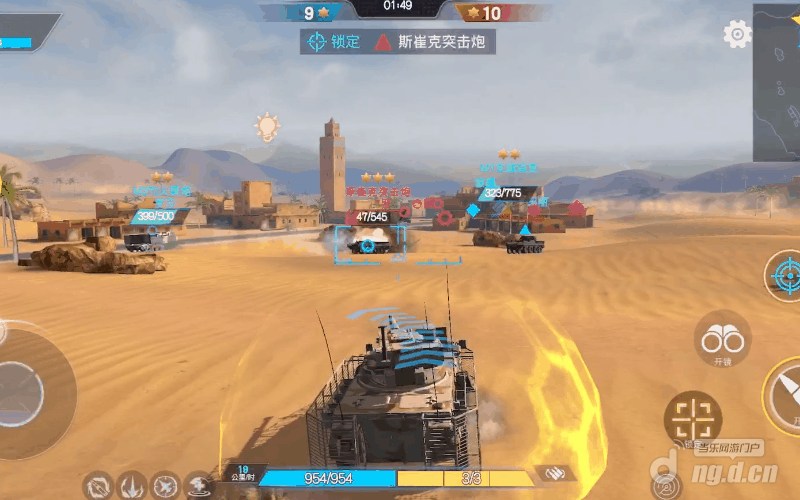
Task: Open the minimap
Action: pos(777,82)
